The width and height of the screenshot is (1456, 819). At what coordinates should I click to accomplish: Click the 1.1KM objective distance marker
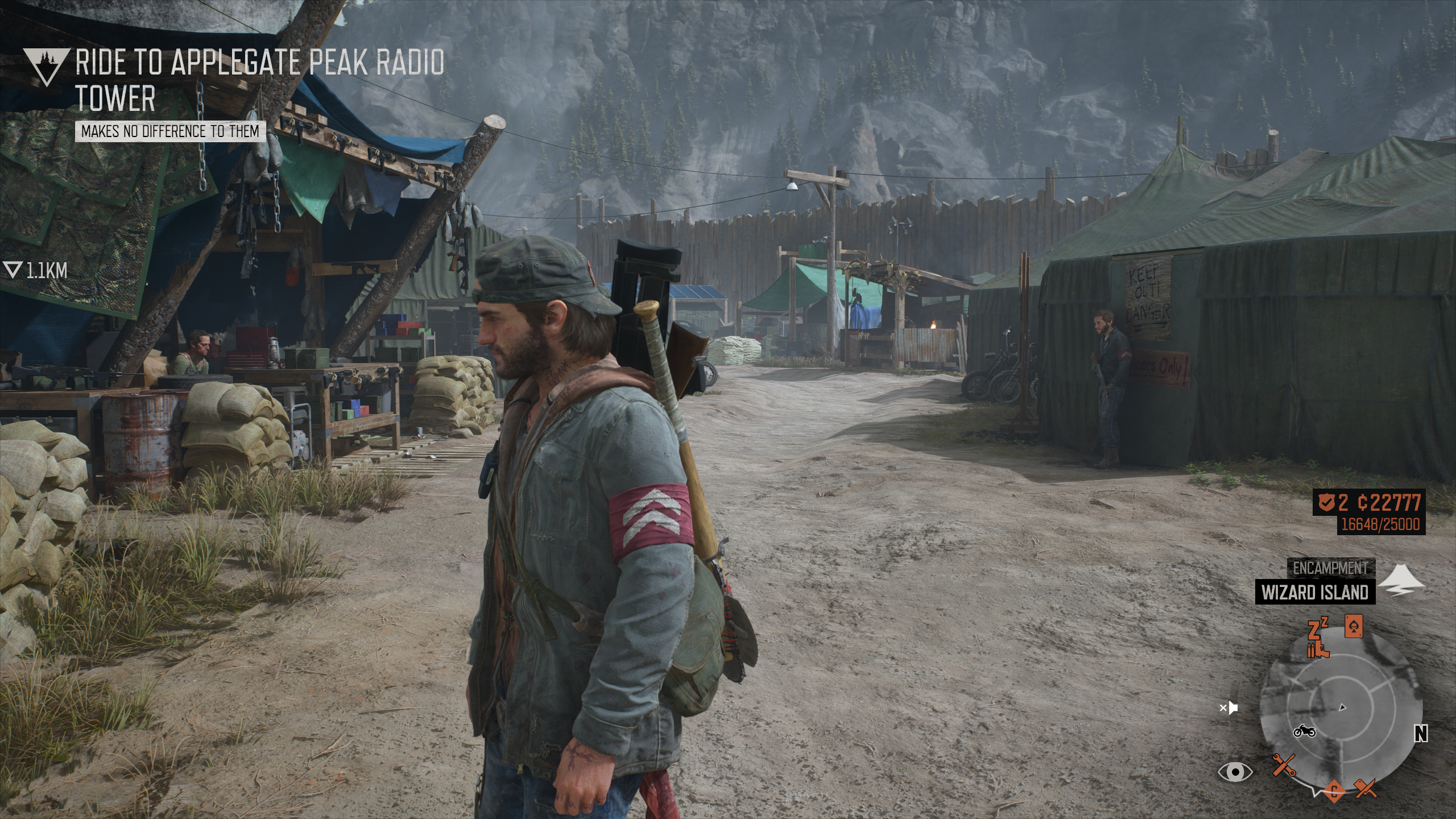click(x=36, y=271)
